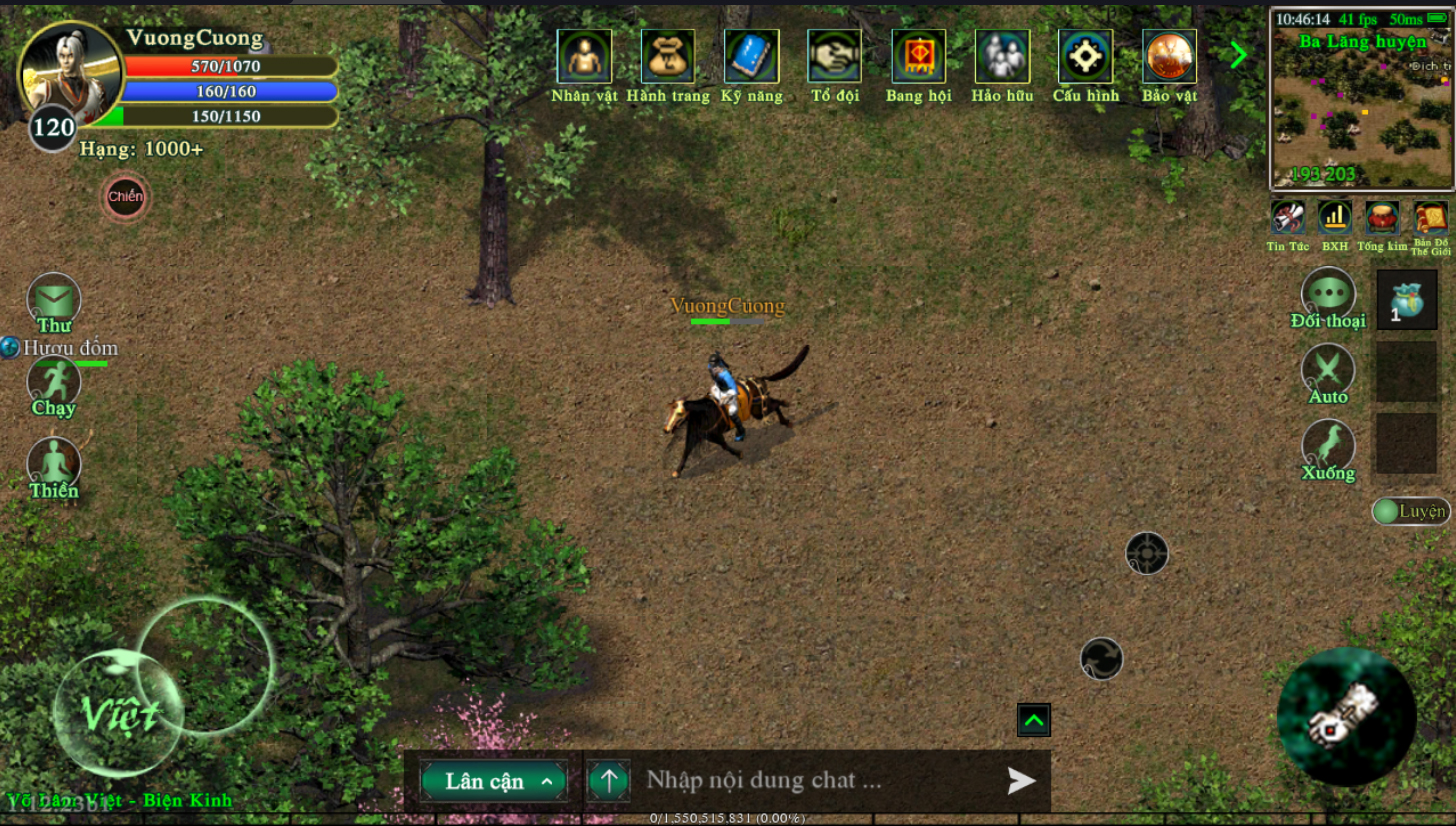Toggle Auto combat
Viewport: 1456px width, 826px height.
tap(1327, 371)
